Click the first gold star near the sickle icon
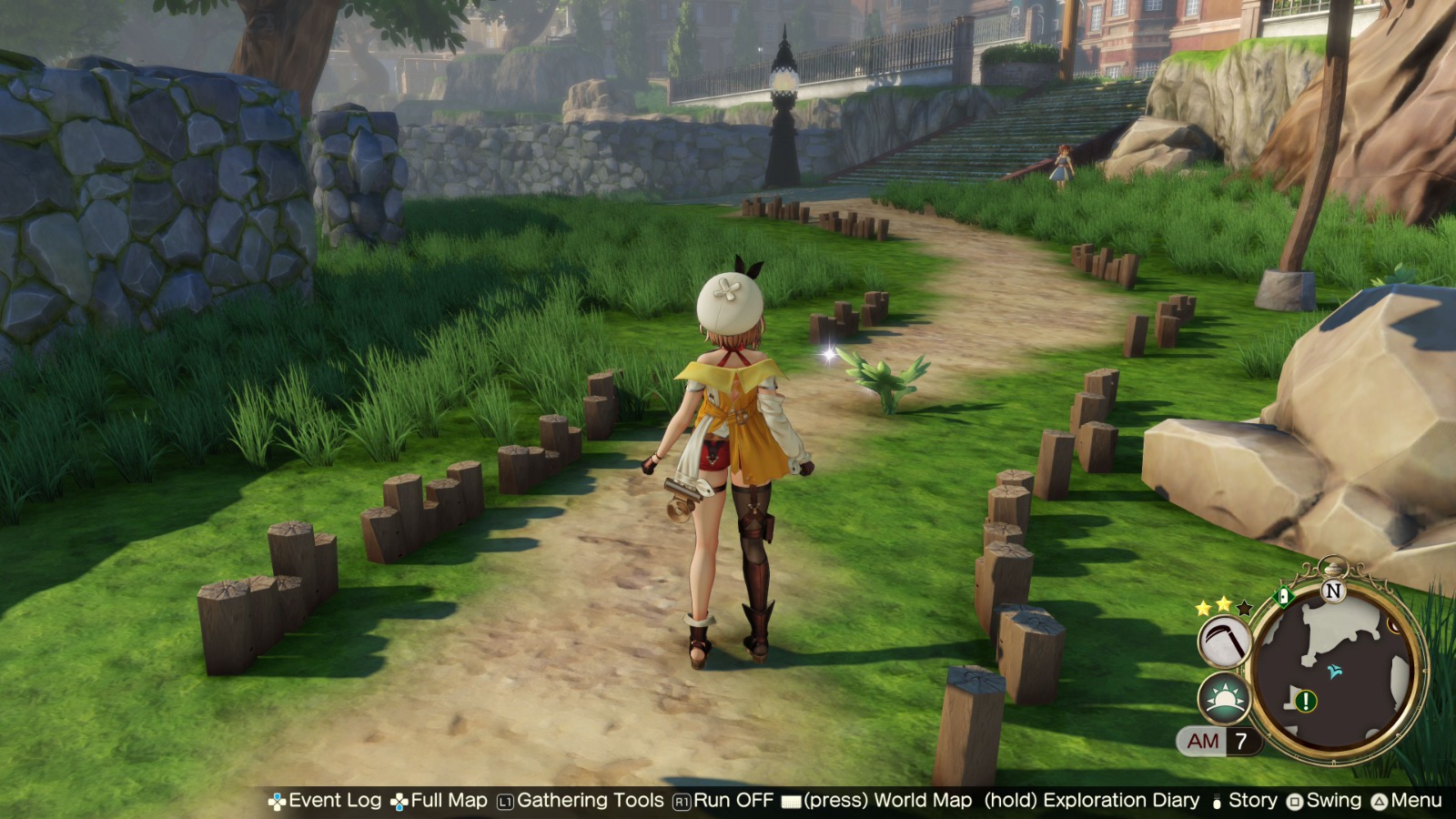 coord(1203,606)
